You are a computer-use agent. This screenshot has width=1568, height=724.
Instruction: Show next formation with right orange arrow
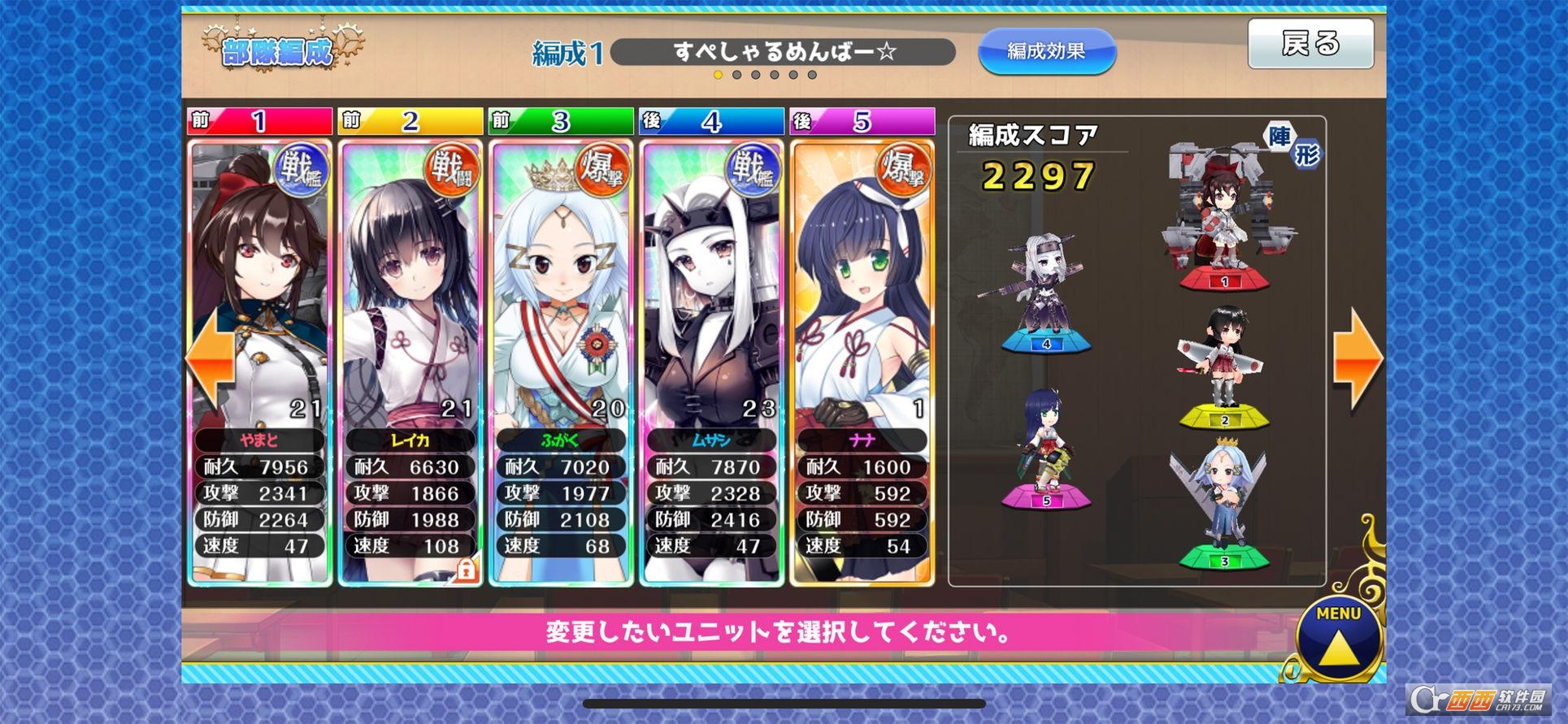tap(1356, 358)
